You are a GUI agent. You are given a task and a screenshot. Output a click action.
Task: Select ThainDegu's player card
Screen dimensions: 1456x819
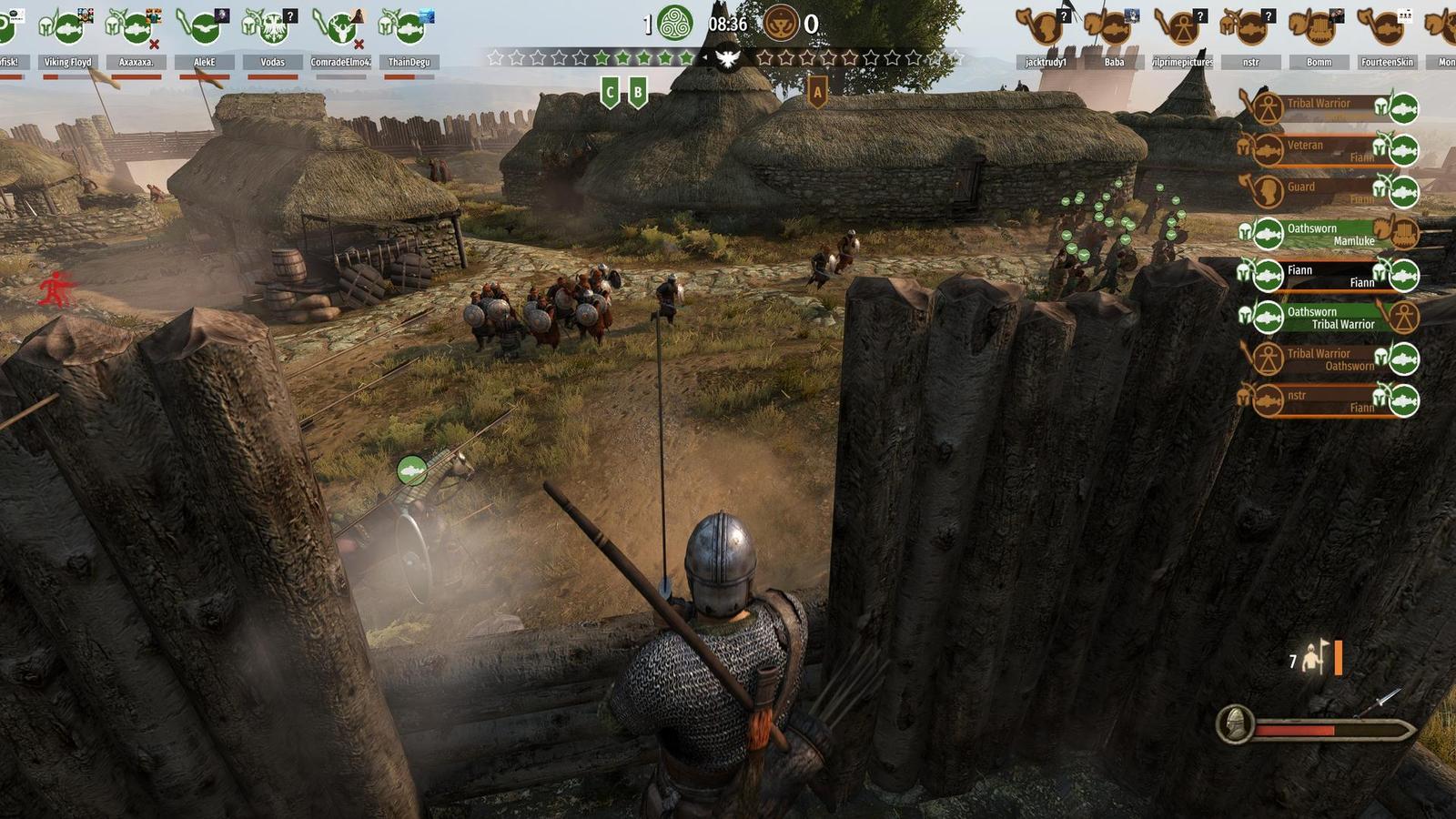pos(409,38)
